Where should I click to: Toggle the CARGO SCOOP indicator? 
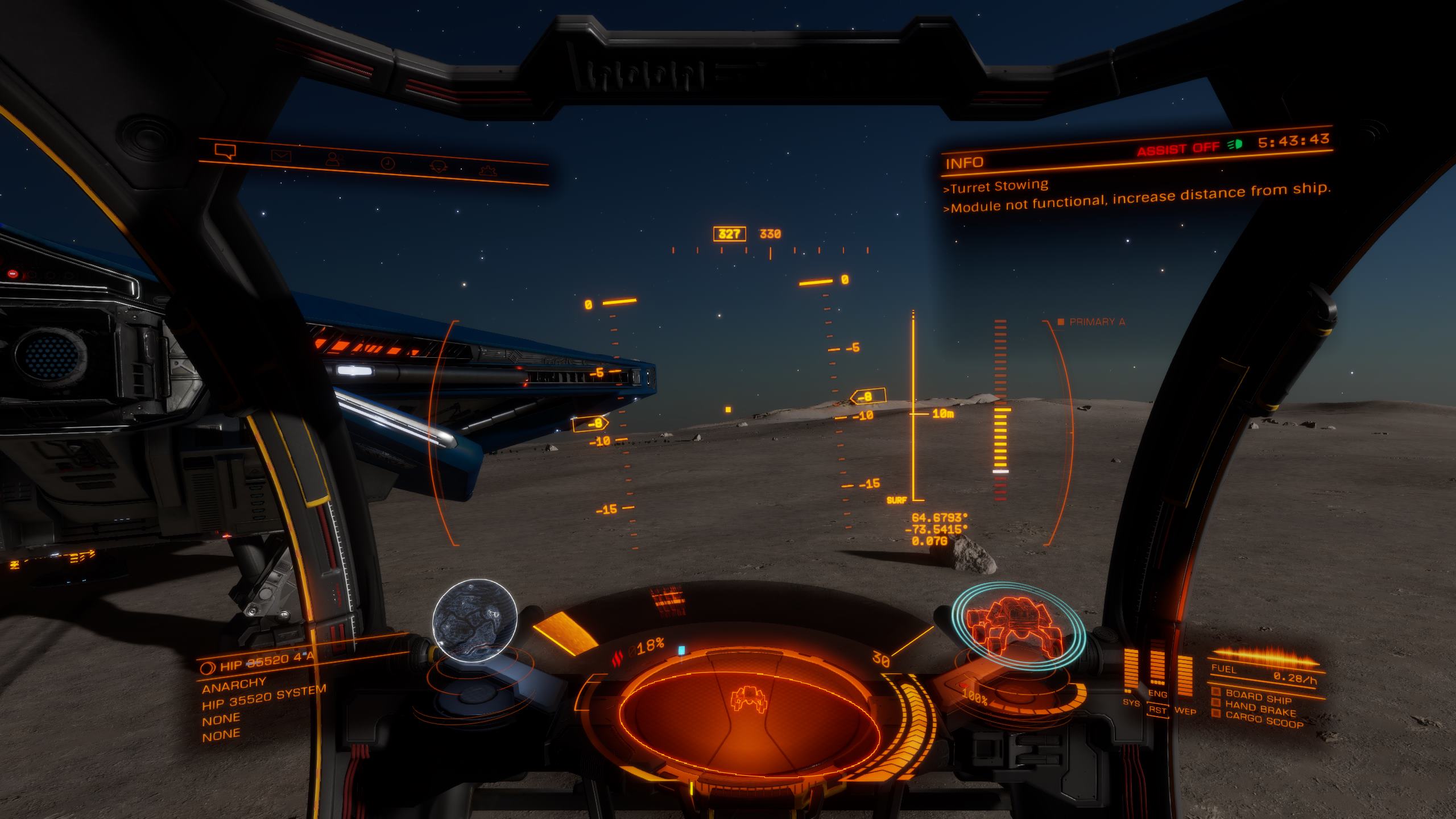(1263, 721)
